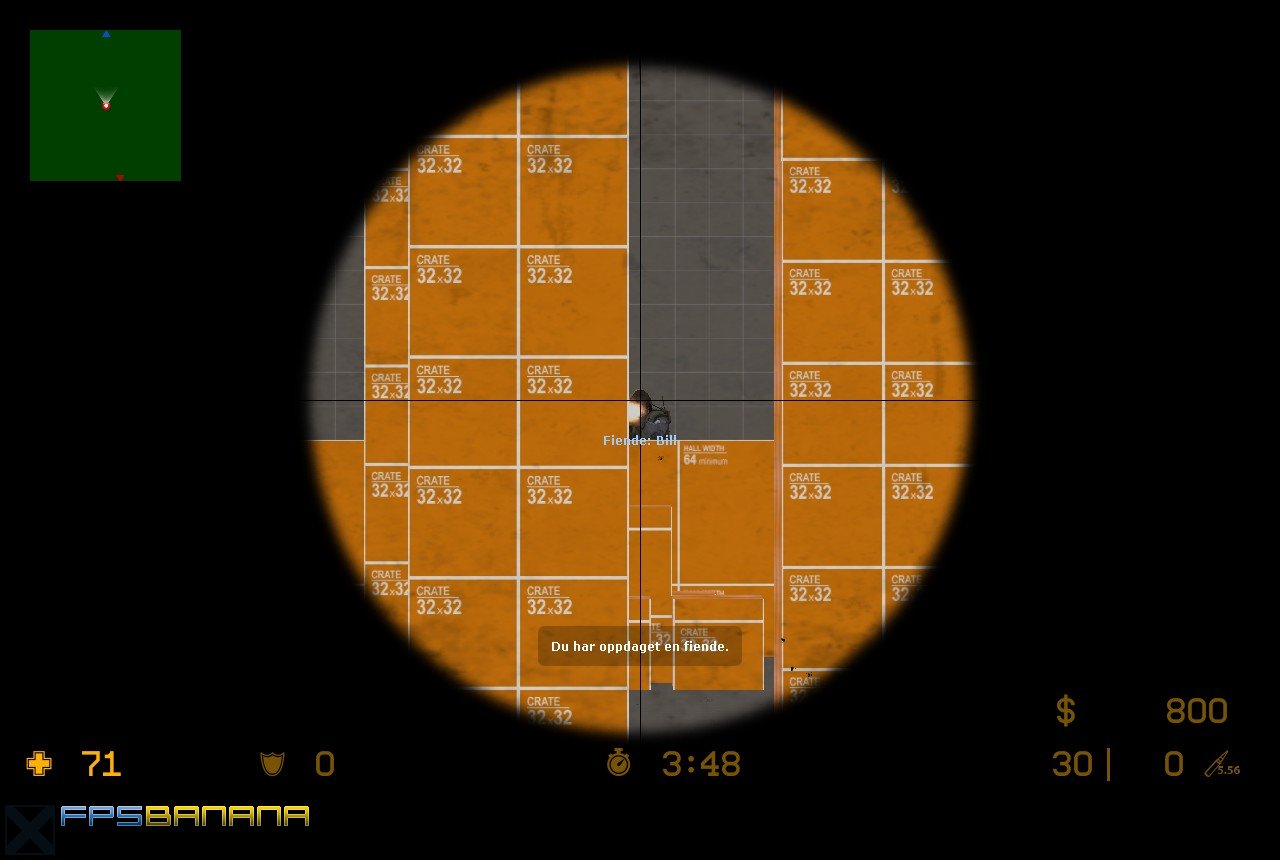Click the Du har oppdaget en fiende notification
Screen dimensions: 1280x860
pos(640,647)
